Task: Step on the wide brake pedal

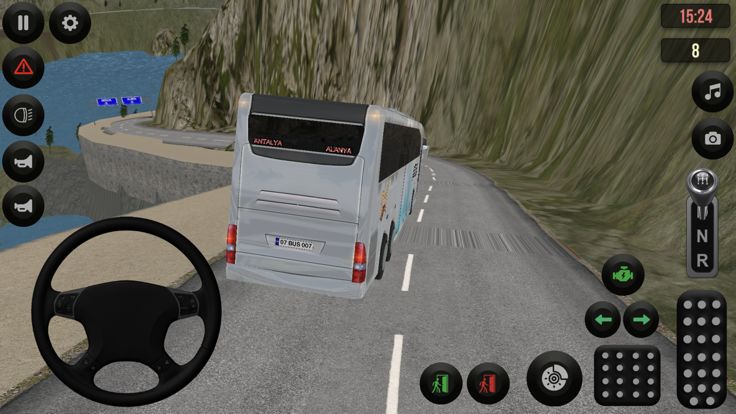Action: 627,376
